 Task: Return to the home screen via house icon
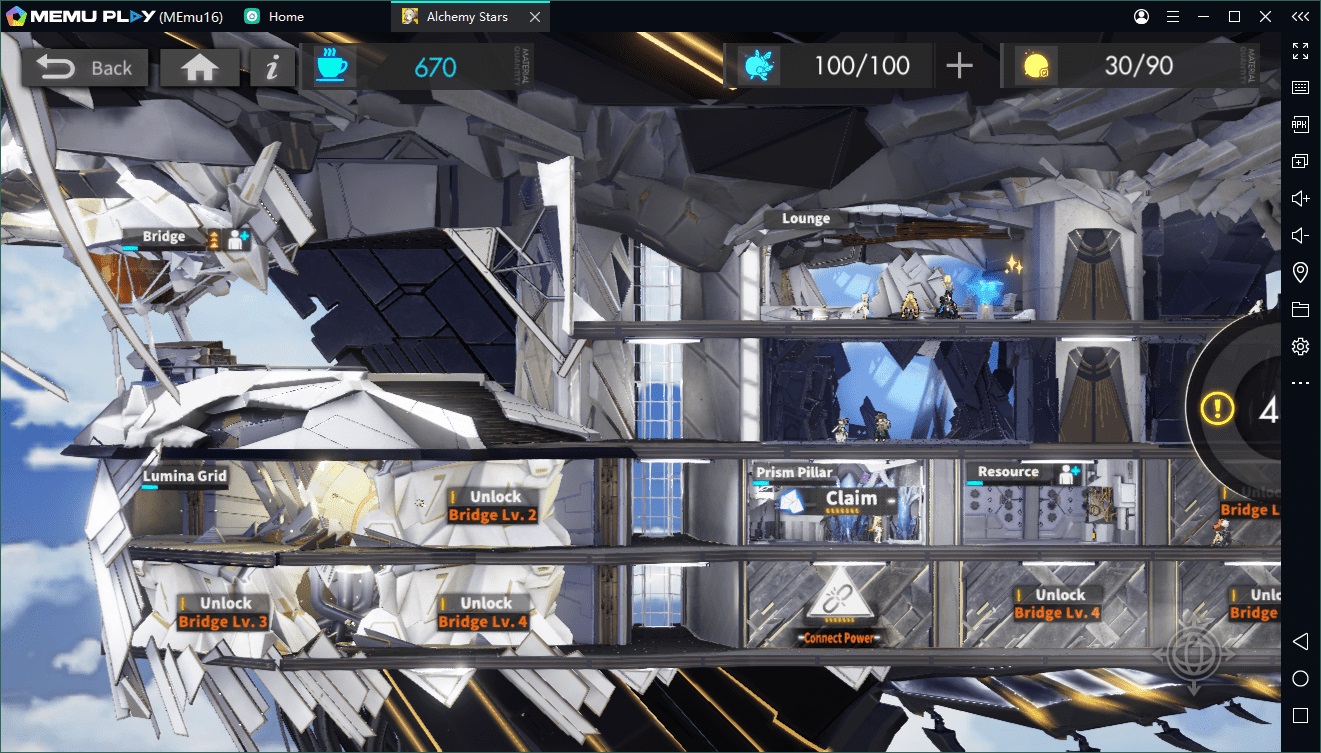199,67
